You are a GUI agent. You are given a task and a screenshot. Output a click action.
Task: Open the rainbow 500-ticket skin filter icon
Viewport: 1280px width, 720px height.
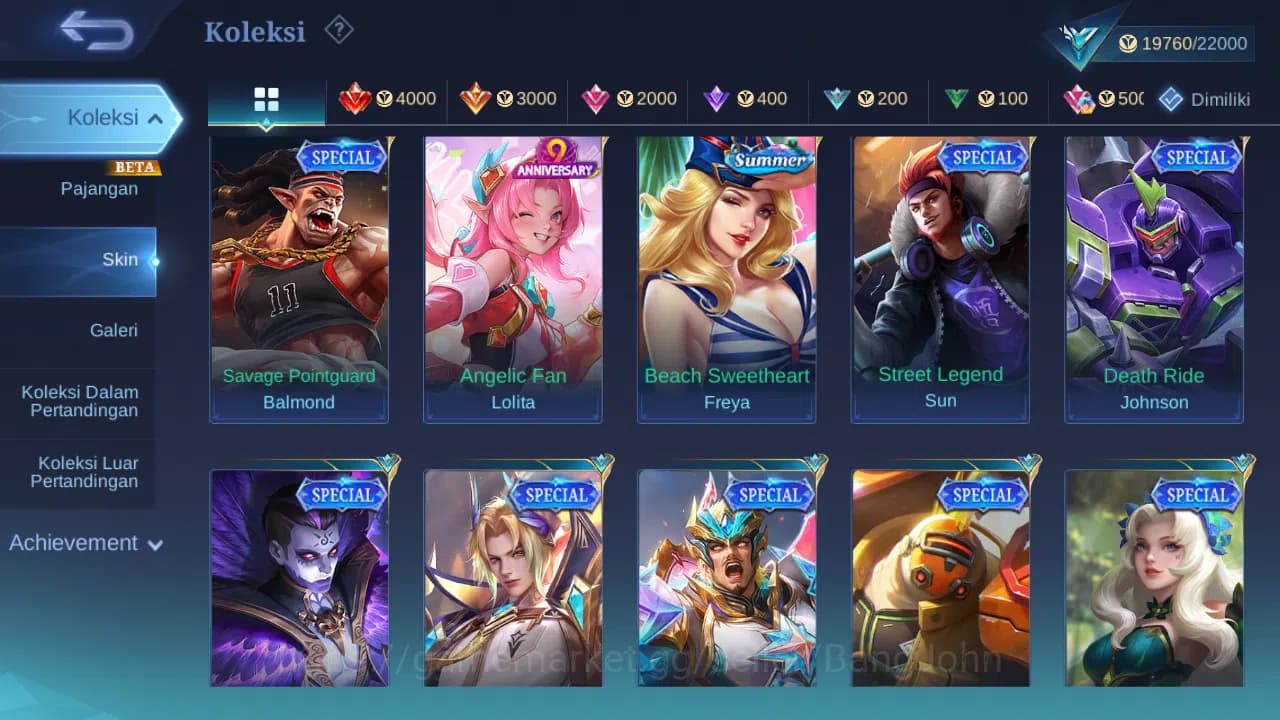pyautogui.click(x=1094, y=98)
